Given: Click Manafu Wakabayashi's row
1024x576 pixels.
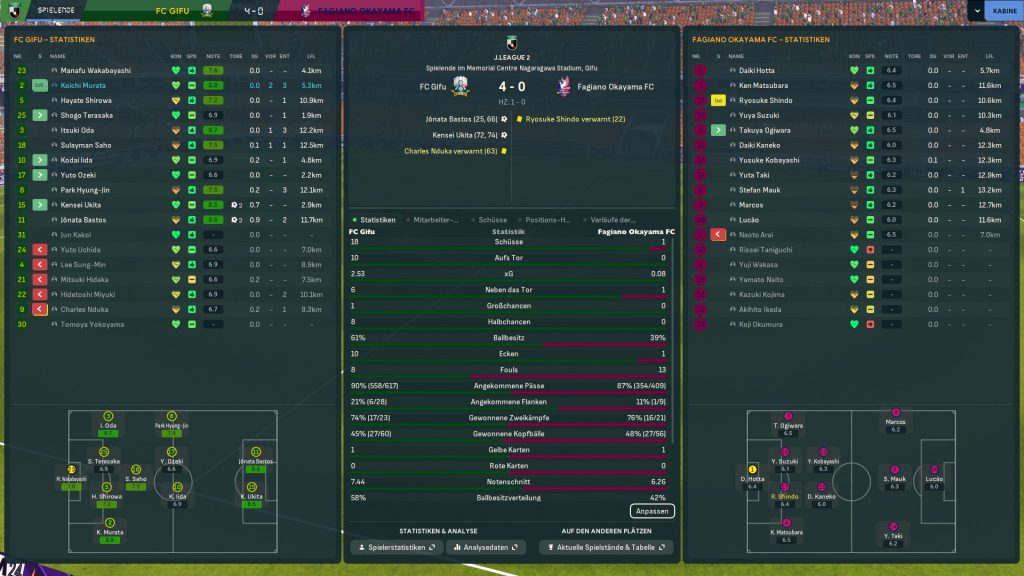Looking at the screenshot, I should [x=95, y=71].
